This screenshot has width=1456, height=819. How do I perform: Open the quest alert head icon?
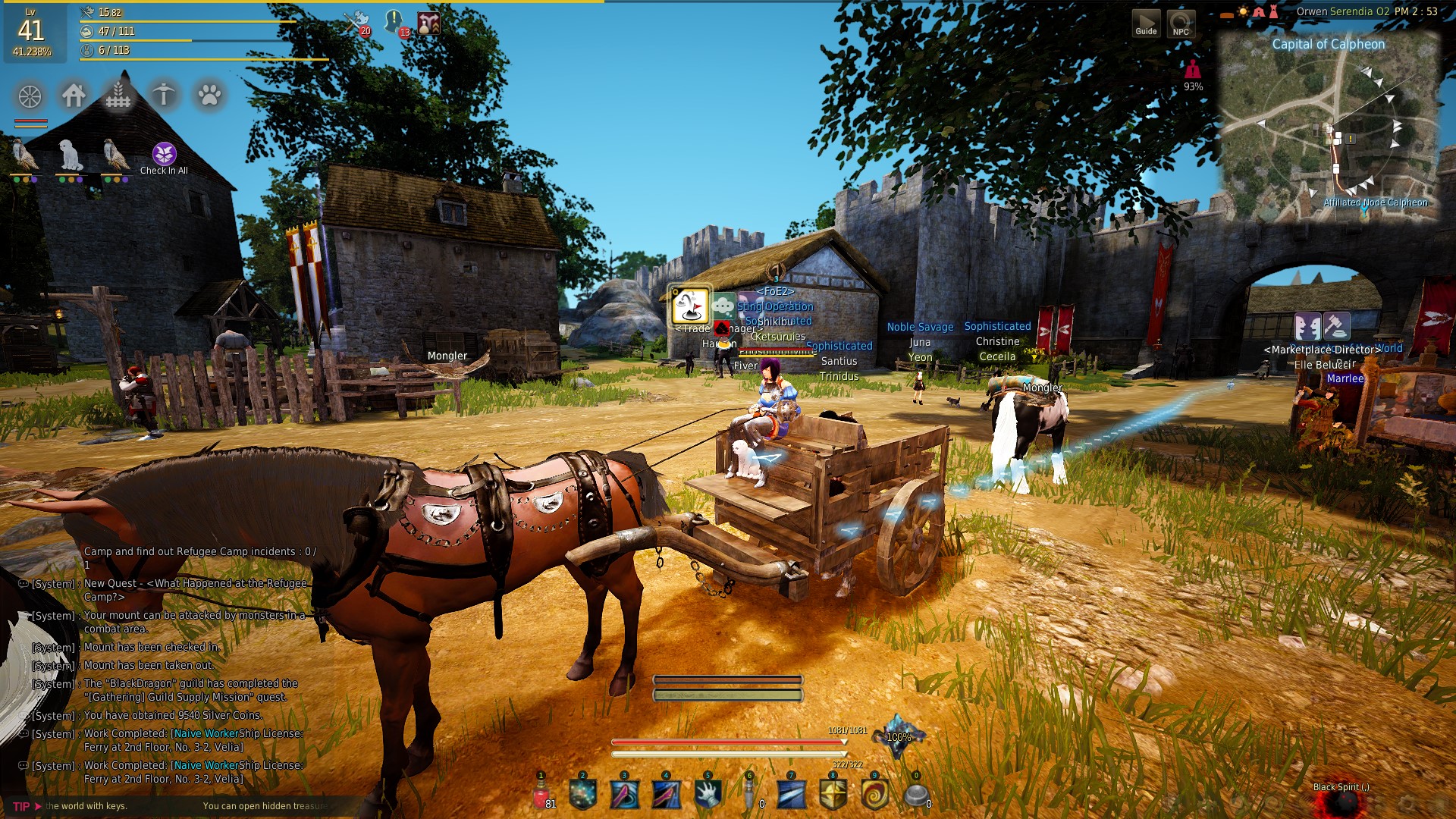pos(394,21)
